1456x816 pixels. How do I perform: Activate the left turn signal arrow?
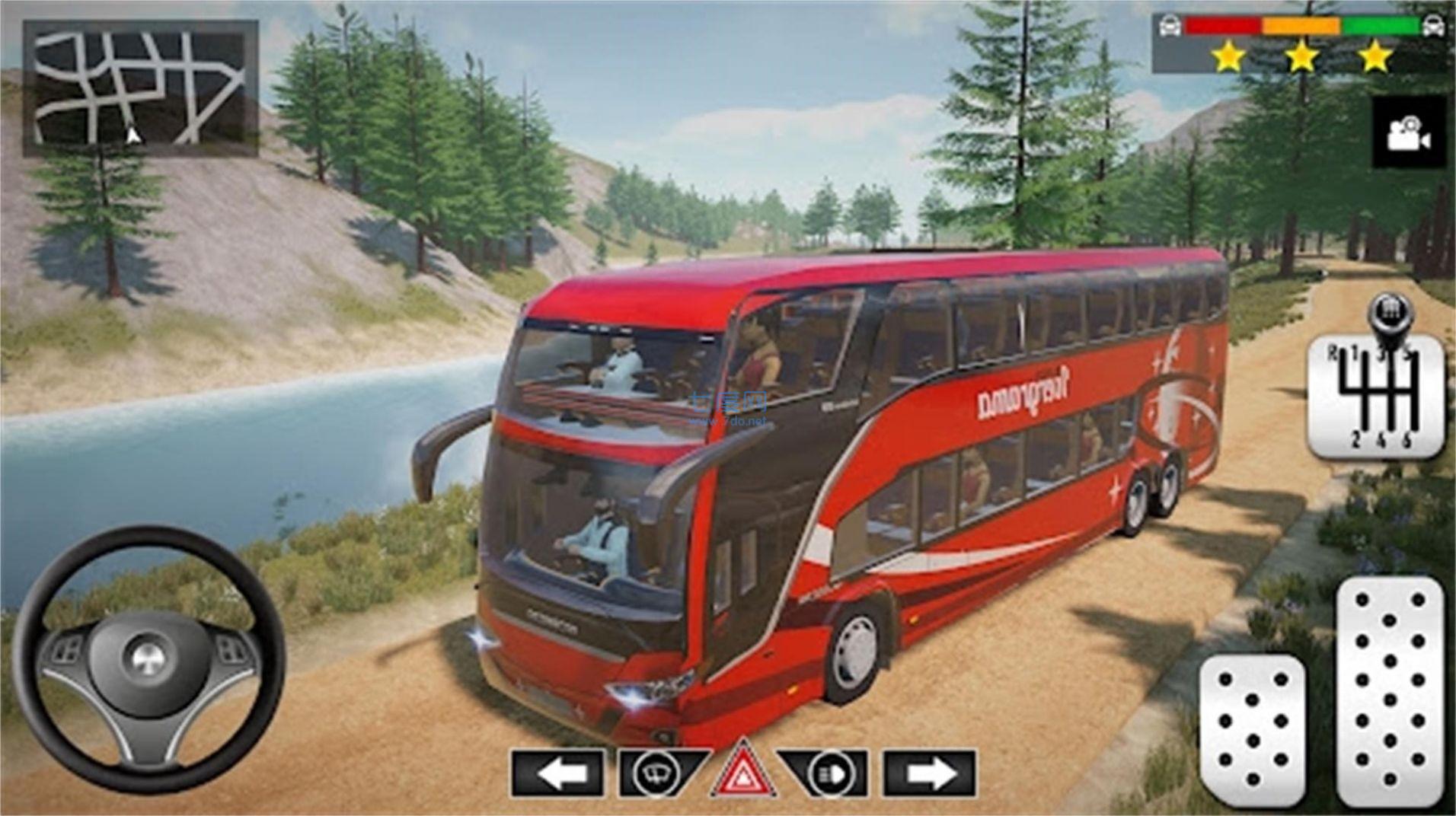pyautogui.click(x=558, y=773)
